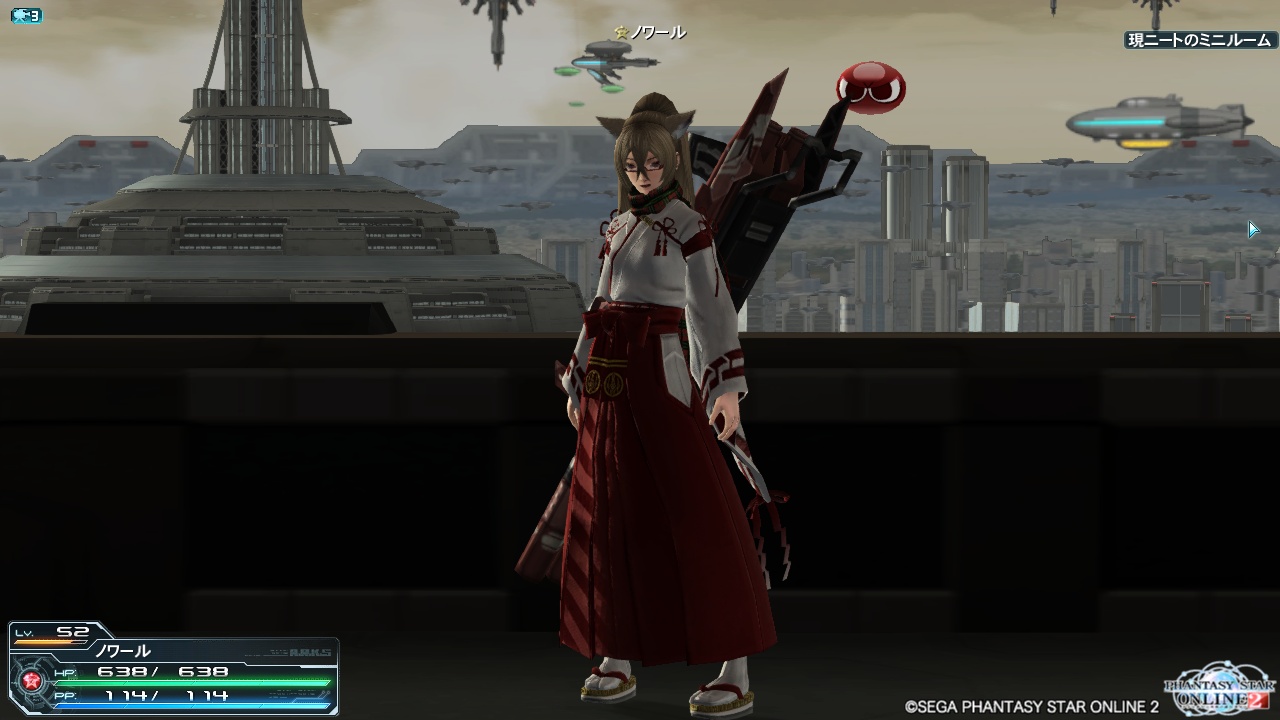Click the 現ニートのミニルーム room name label
Image resolution: width=1280 pixels, height=720 pixels.
click(x=1199, y=41)
